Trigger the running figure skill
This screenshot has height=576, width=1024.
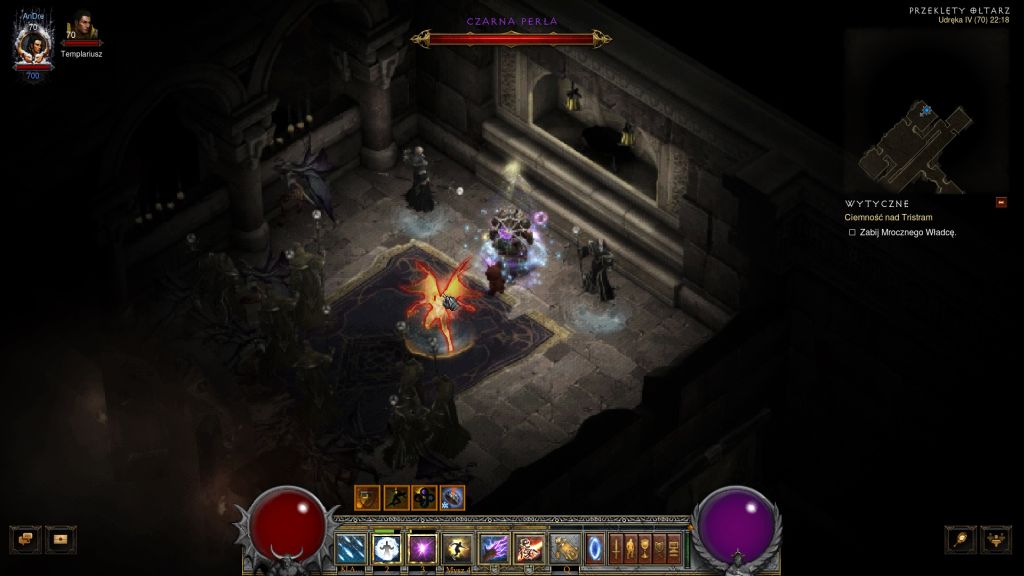pyautogui.click(x=457, y=547)
